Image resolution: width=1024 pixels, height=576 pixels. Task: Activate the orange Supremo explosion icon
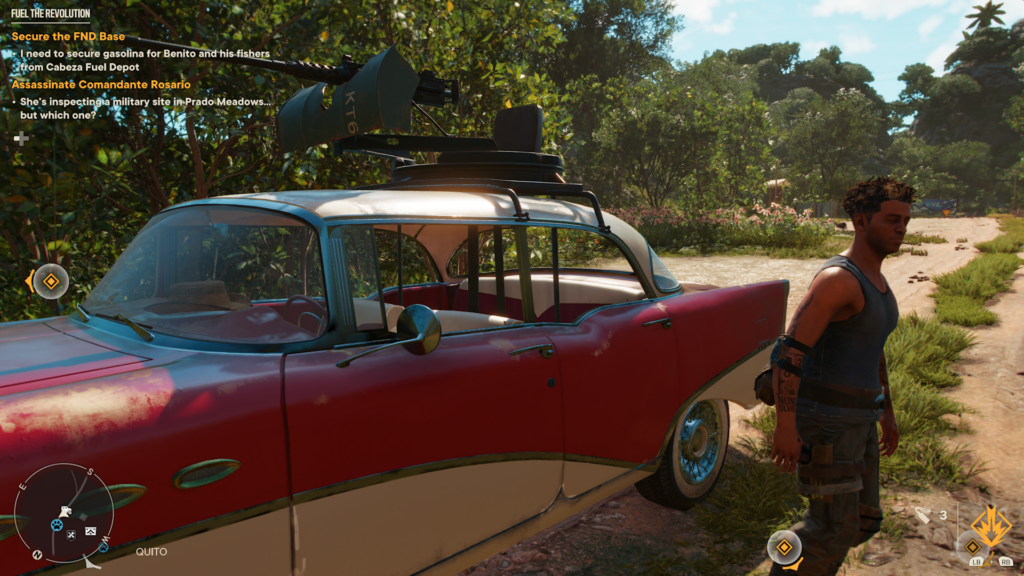click(x=991, y=525)
